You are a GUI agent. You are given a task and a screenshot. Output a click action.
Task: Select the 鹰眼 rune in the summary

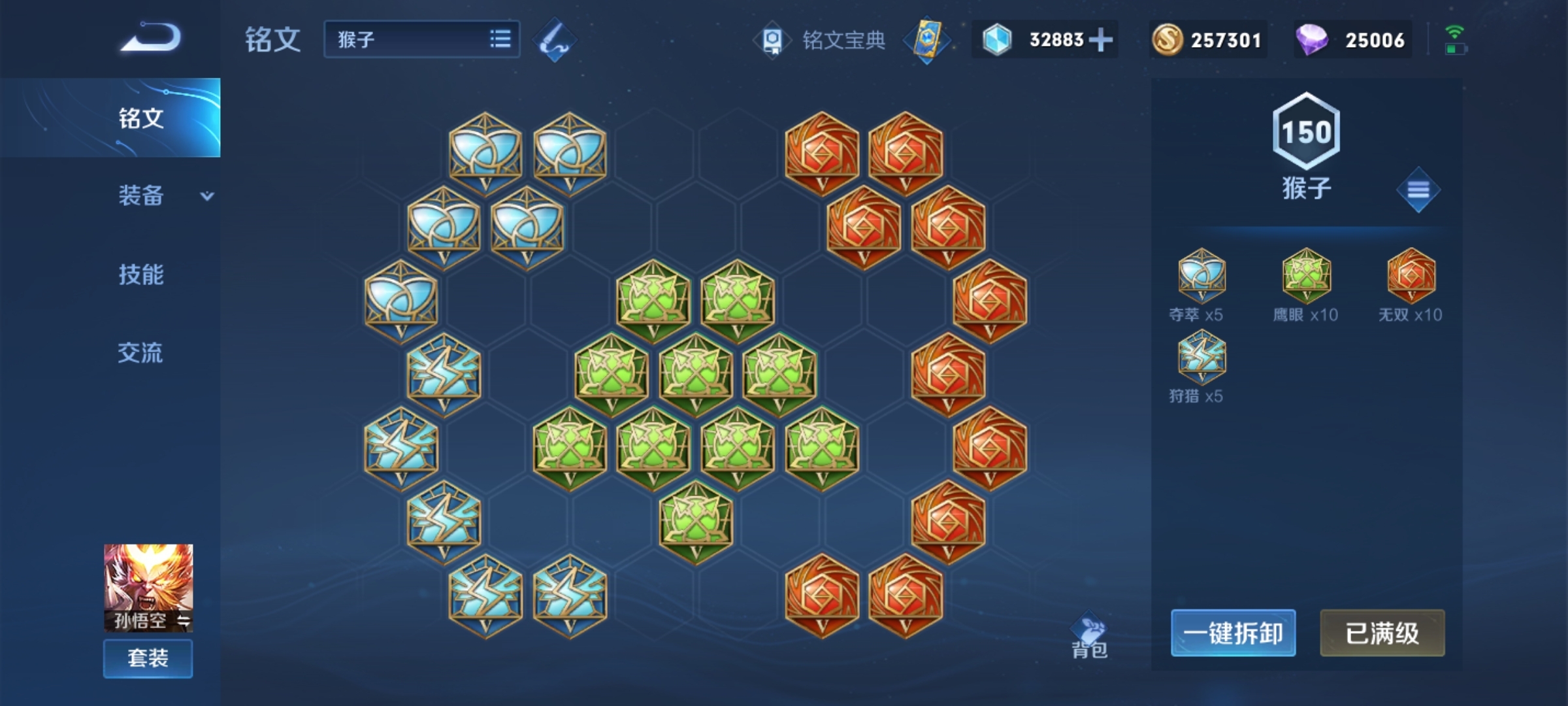click(1306, 275)
